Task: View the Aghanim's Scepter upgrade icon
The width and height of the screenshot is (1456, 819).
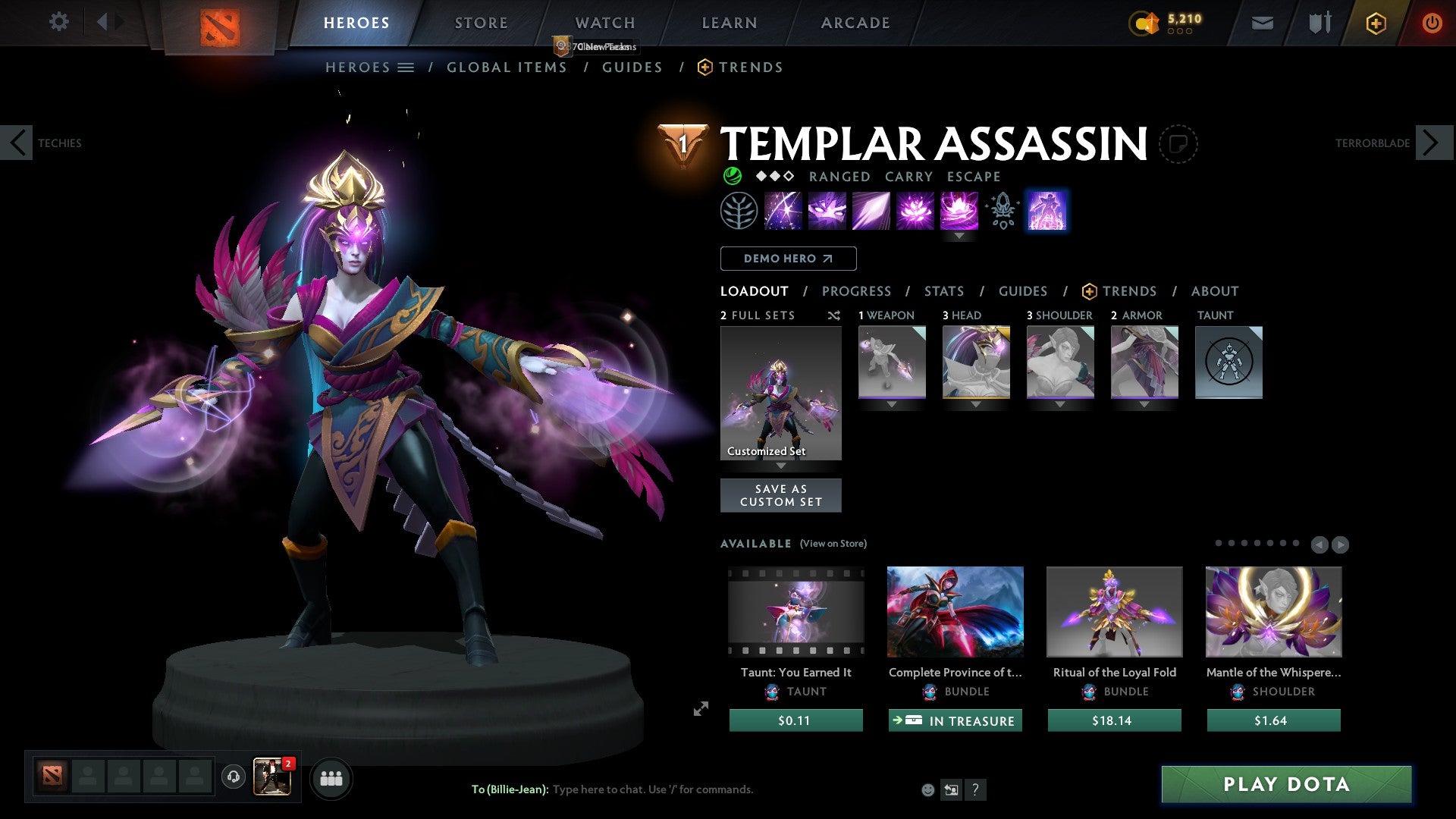Action: pyautogui.click(x=1001, y=210)
